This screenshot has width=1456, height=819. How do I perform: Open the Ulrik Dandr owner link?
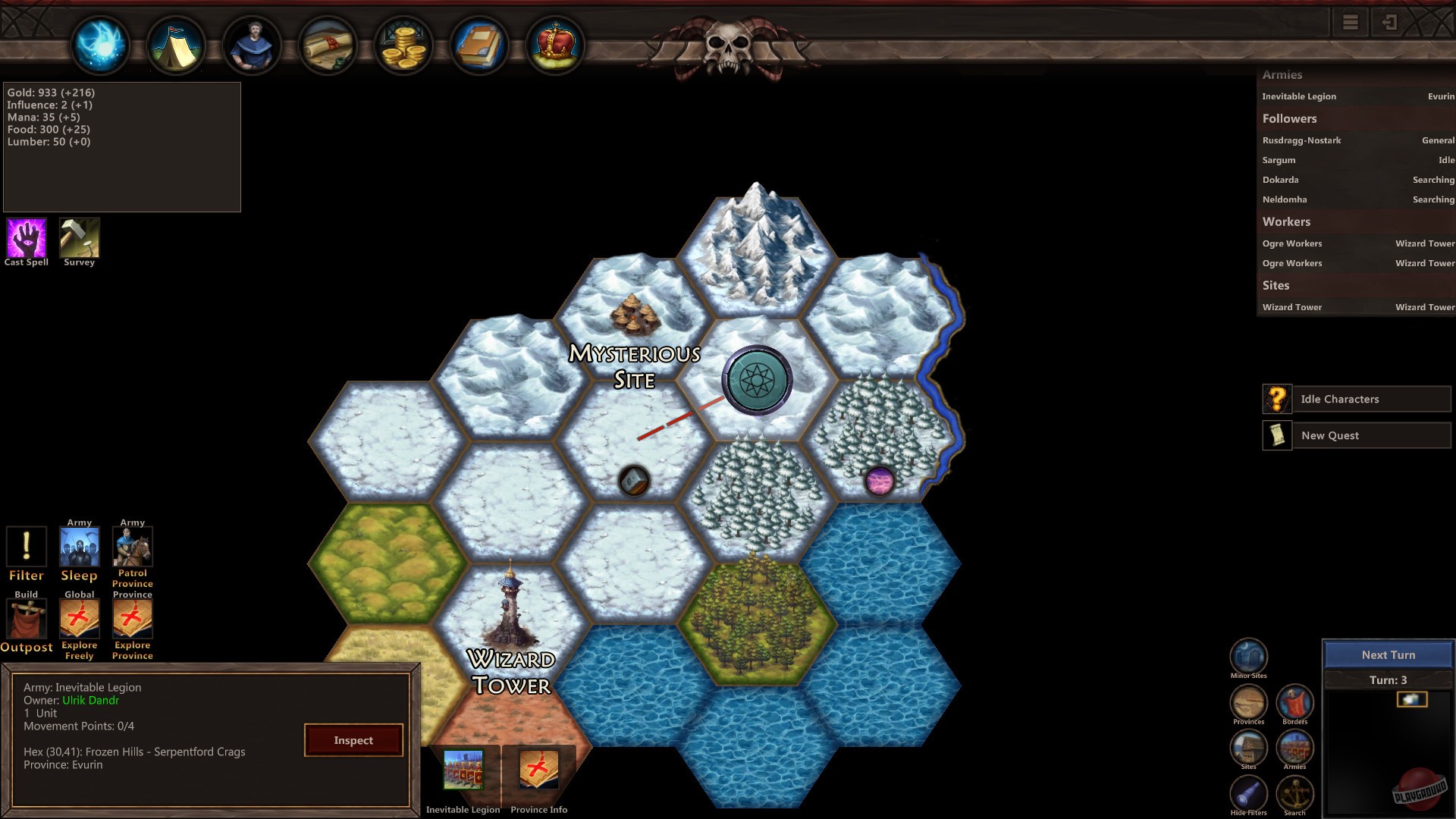coord(89,700)
